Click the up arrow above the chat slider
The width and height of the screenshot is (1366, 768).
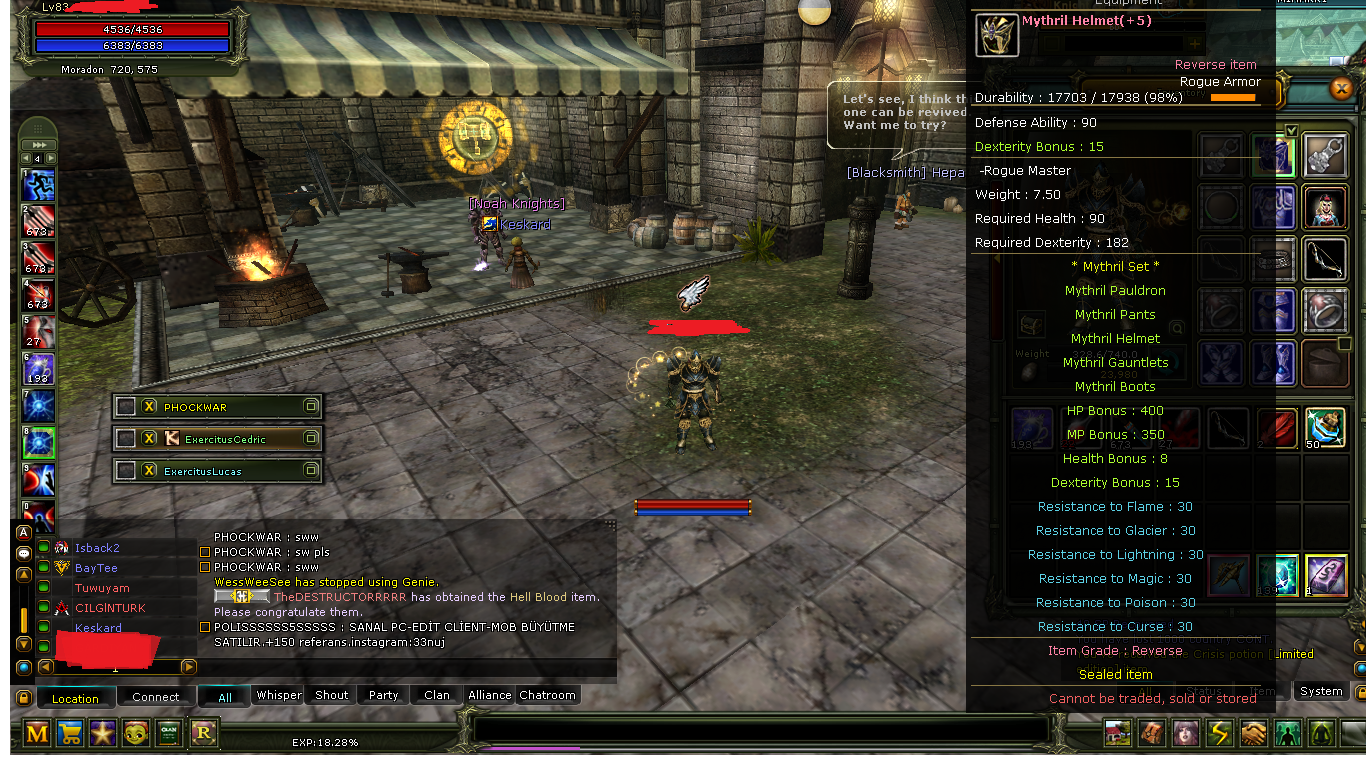pyautogui.click(x=23, y=574)
